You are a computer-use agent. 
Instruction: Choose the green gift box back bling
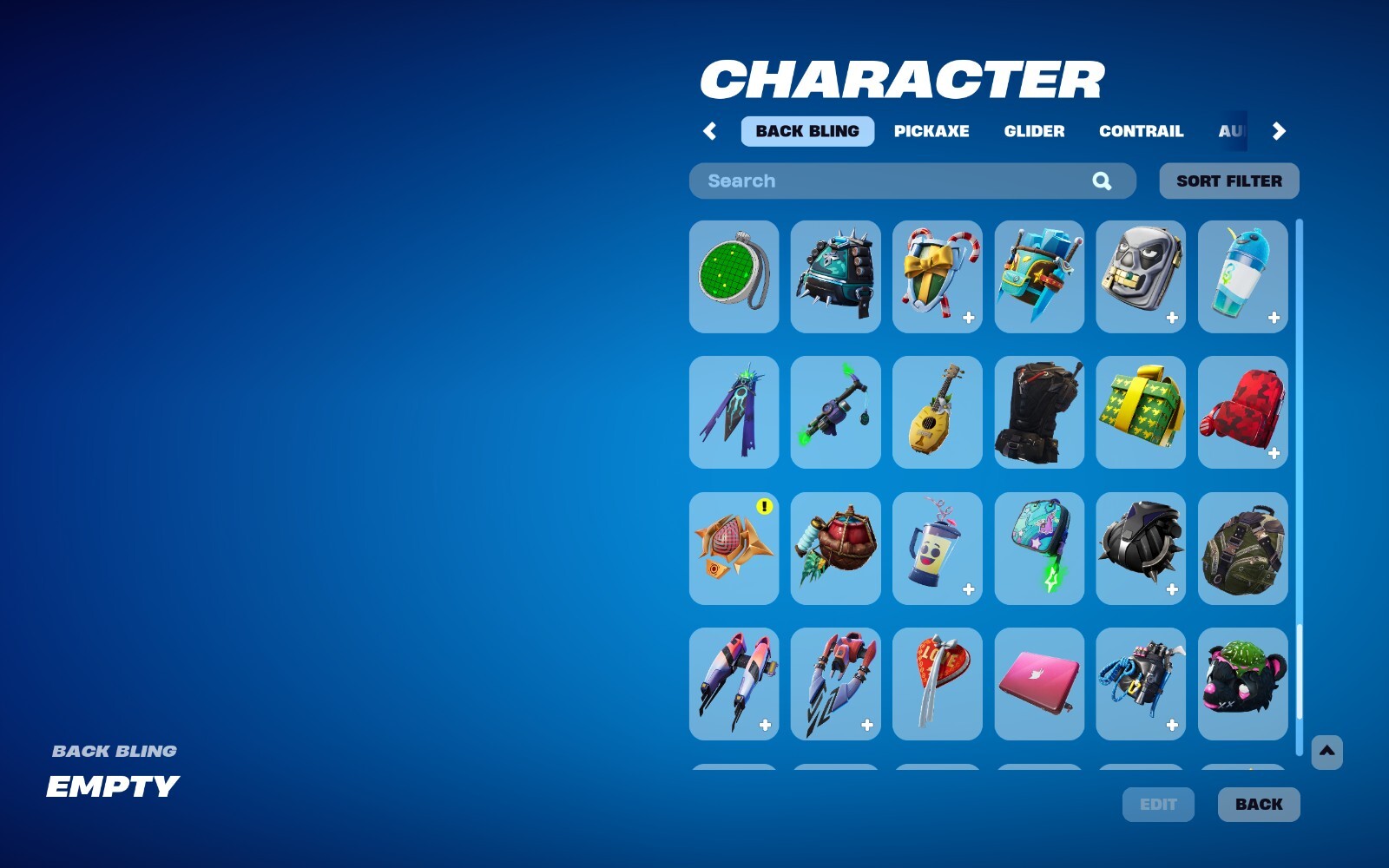pyautogui.click(x=1141, y=412)
